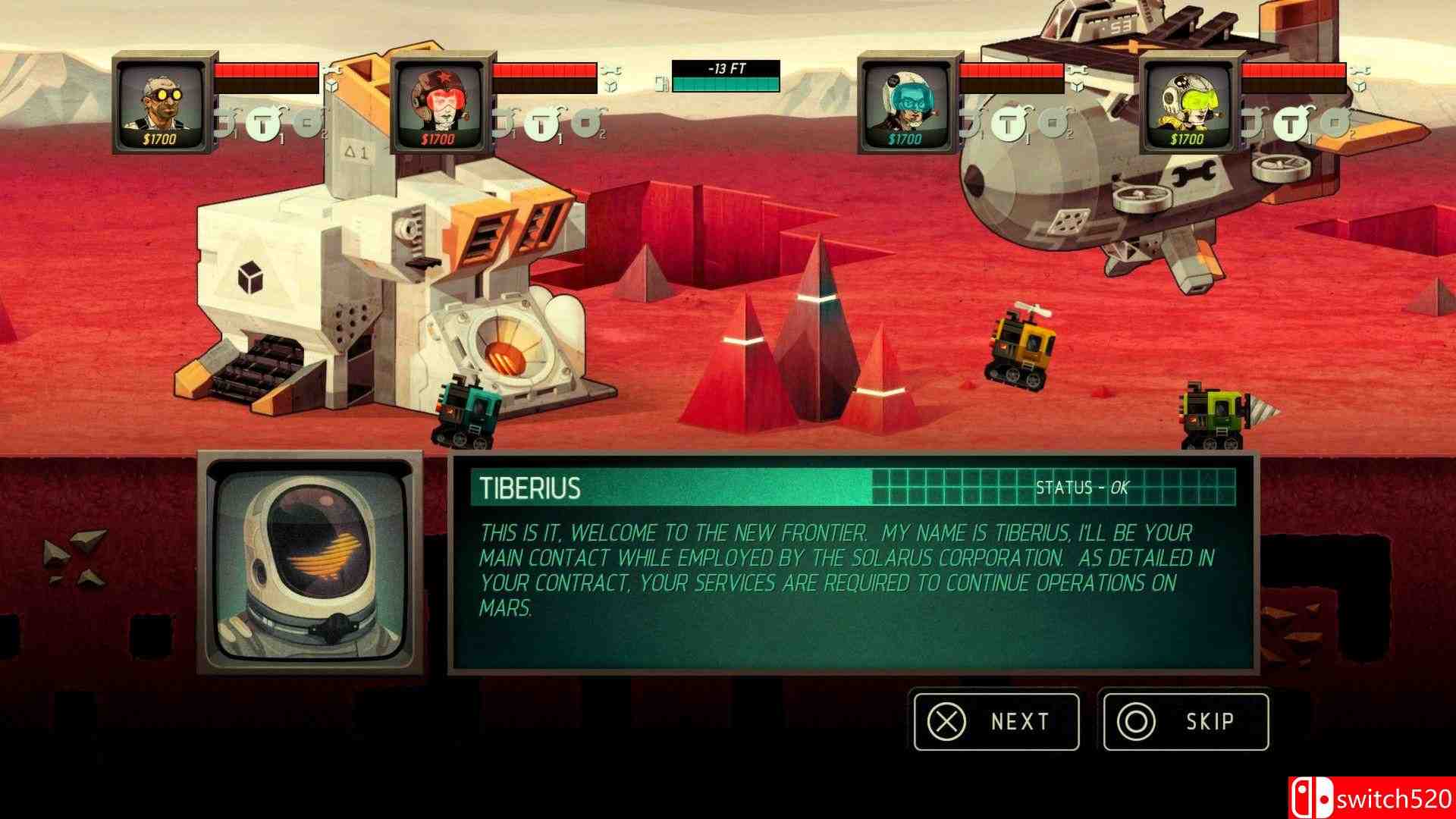Screen dimensions: 1456x819
Task: Skip Tiberius's intro with the SKIP button
Action: click(1185, 721)
